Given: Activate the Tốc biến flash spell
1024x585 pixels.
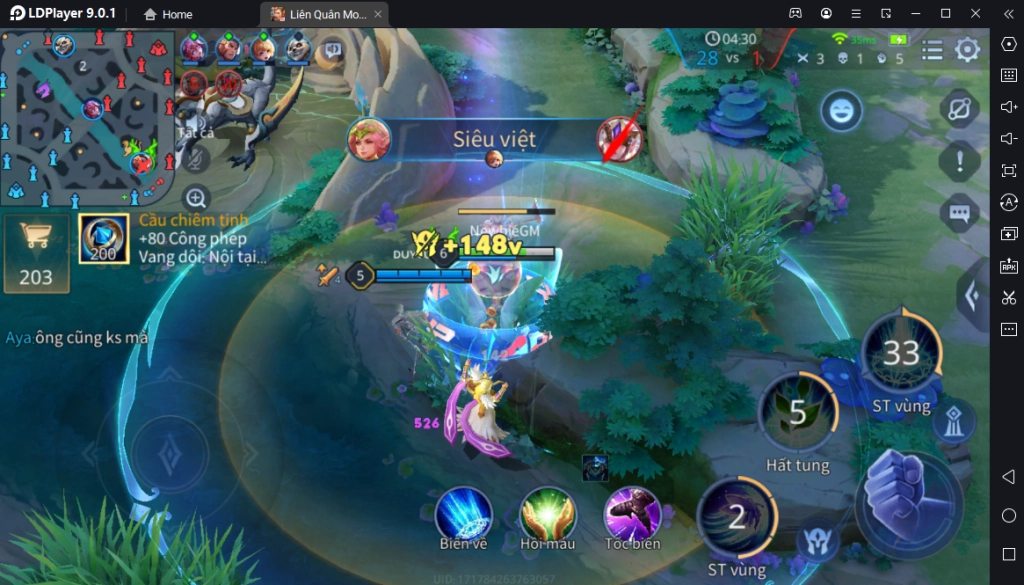Looking at the screenshot, I should [632, 514].
